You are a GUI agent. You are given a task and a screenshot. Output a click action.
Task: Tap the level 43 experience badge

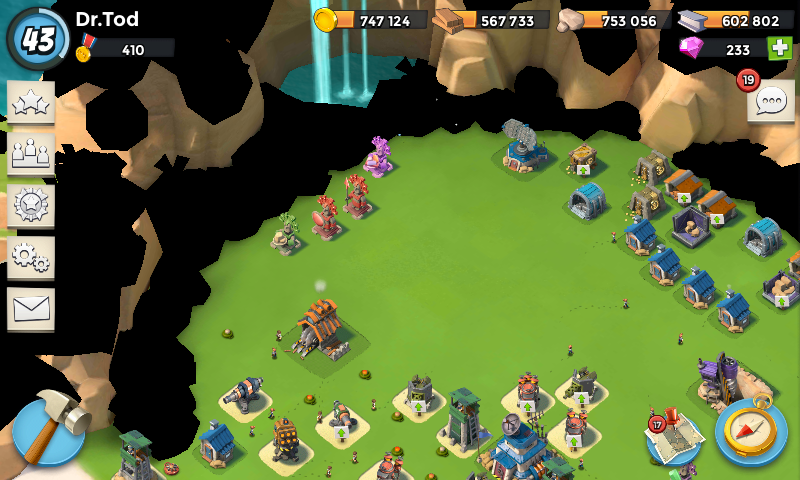[x=38, y=39]
